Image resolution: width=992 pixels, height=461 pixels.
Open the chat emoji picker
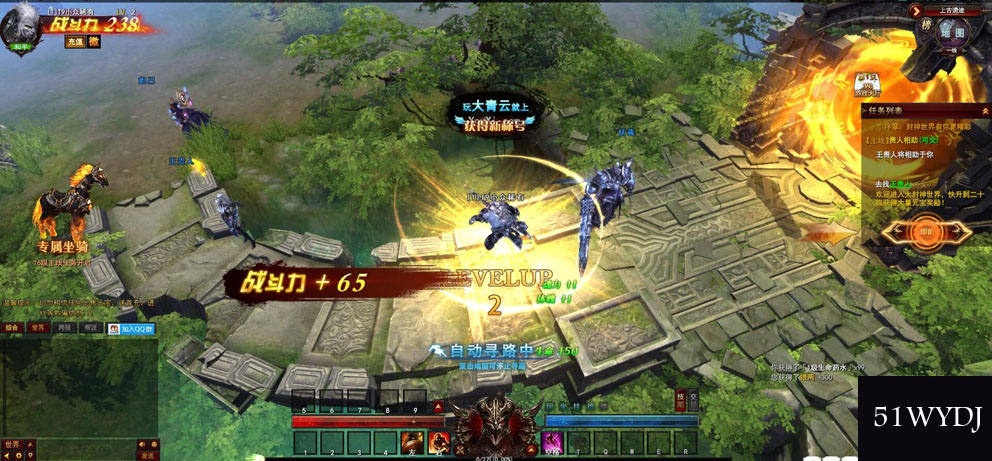(x=154, y=444)
